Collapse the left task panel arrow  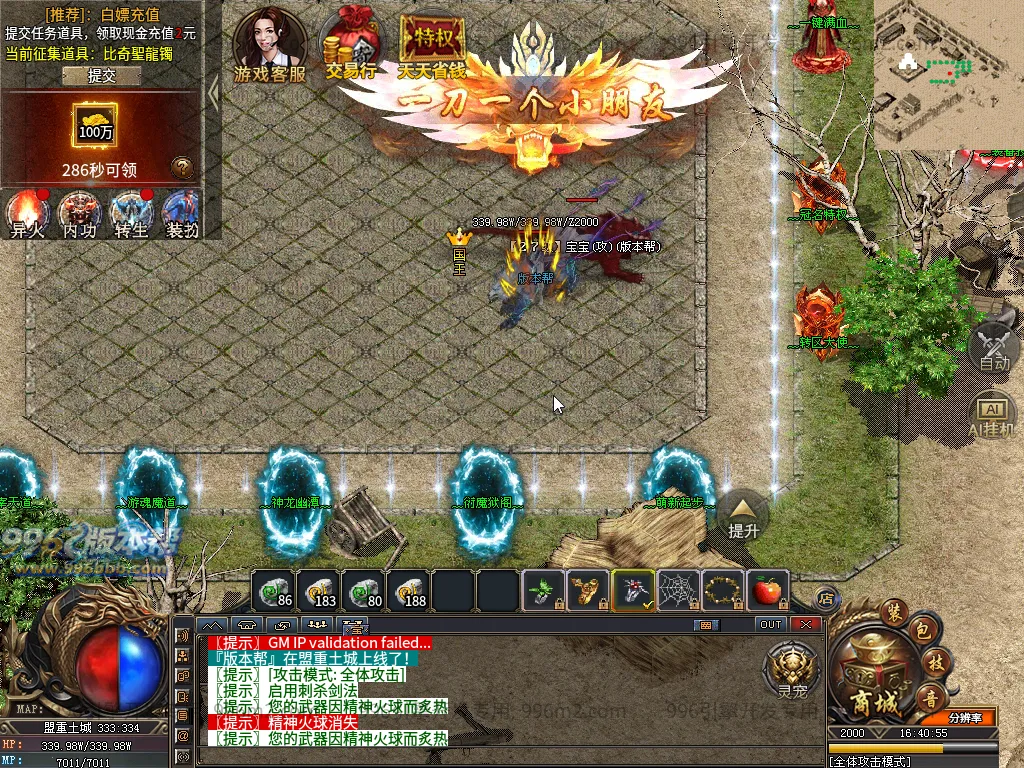(213, 93)
